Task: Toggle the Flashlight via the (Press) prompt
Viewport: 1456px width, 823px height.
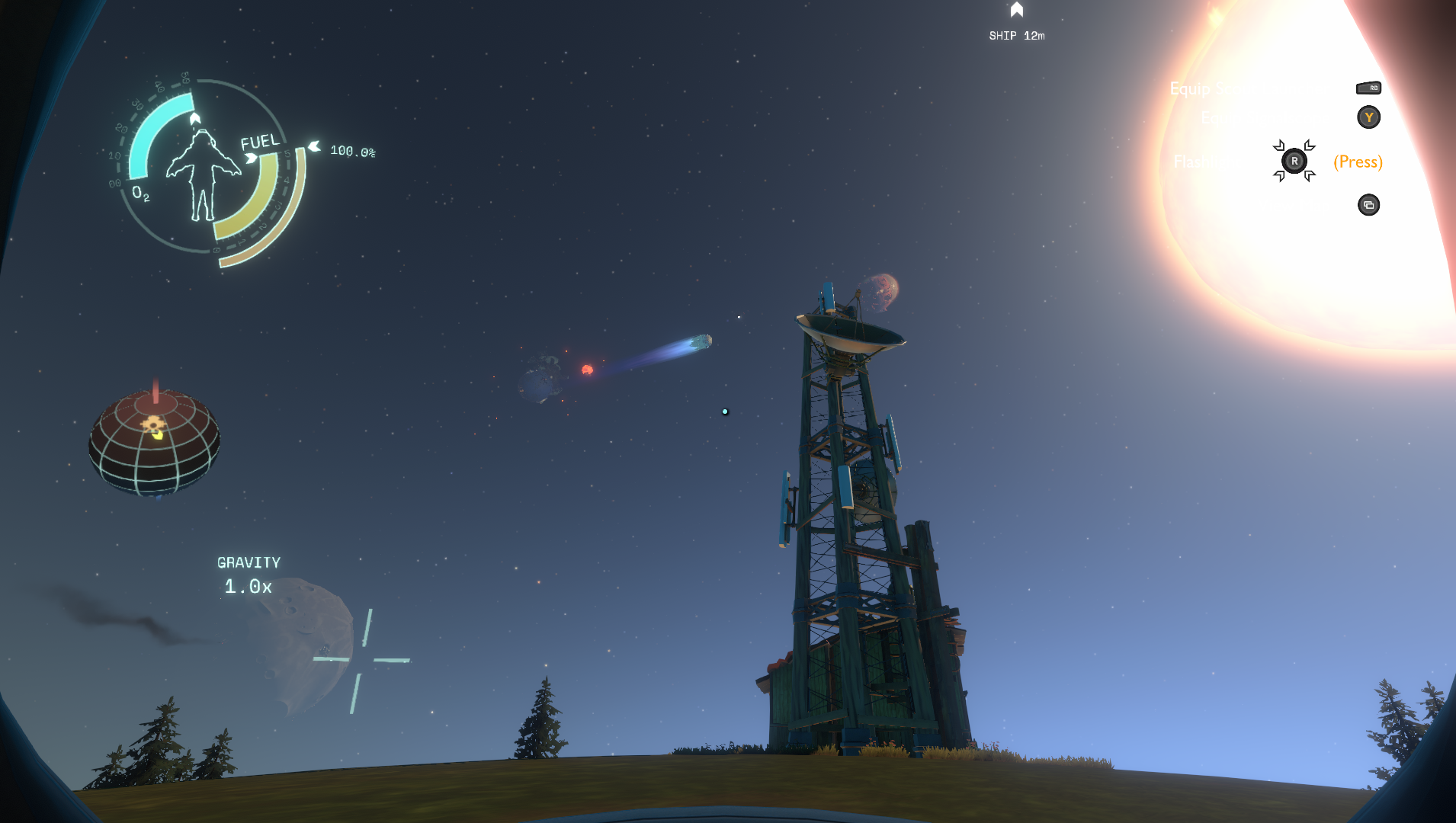Action: (1358, 162)
